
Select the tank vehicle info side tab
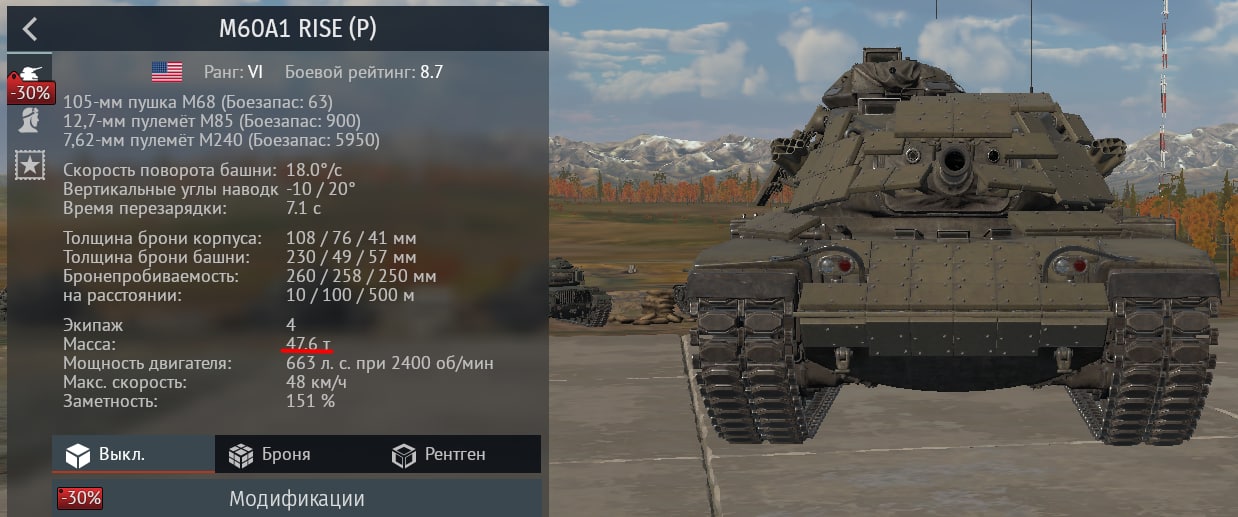[x=27, y=73]
